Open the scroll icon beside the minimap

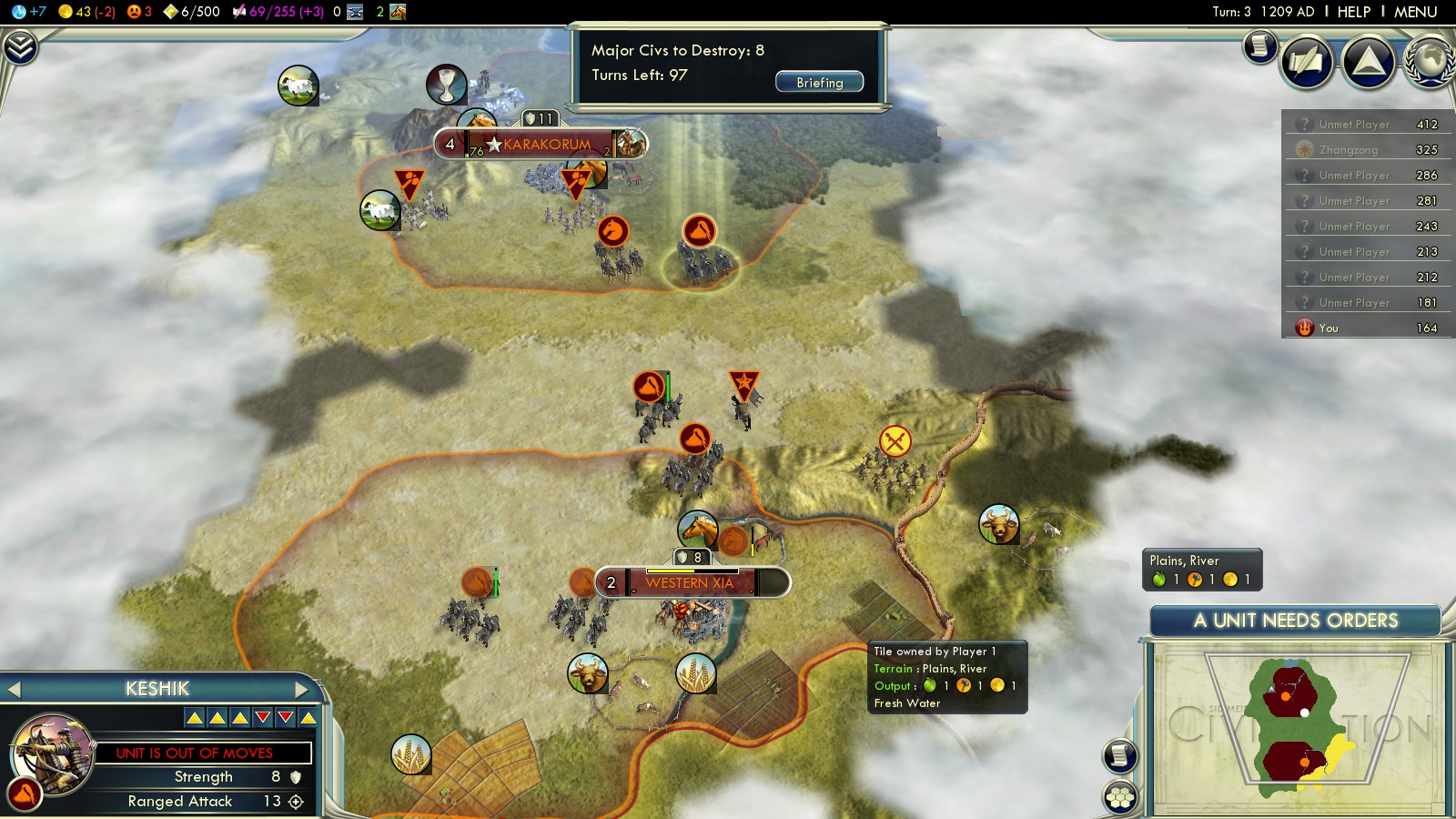pos(1120,755)
